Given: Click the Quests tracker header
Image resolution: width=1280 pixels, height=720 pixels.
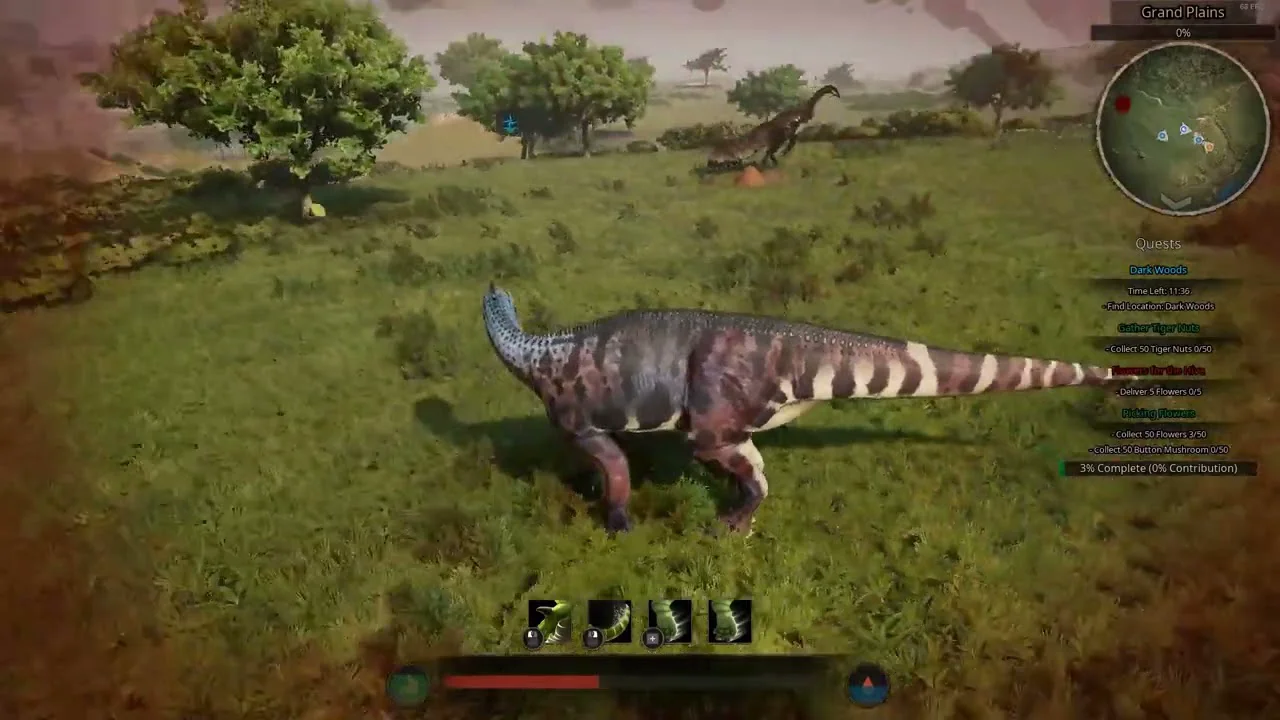Looking at the screenshot, I should tap(1158, 244).
